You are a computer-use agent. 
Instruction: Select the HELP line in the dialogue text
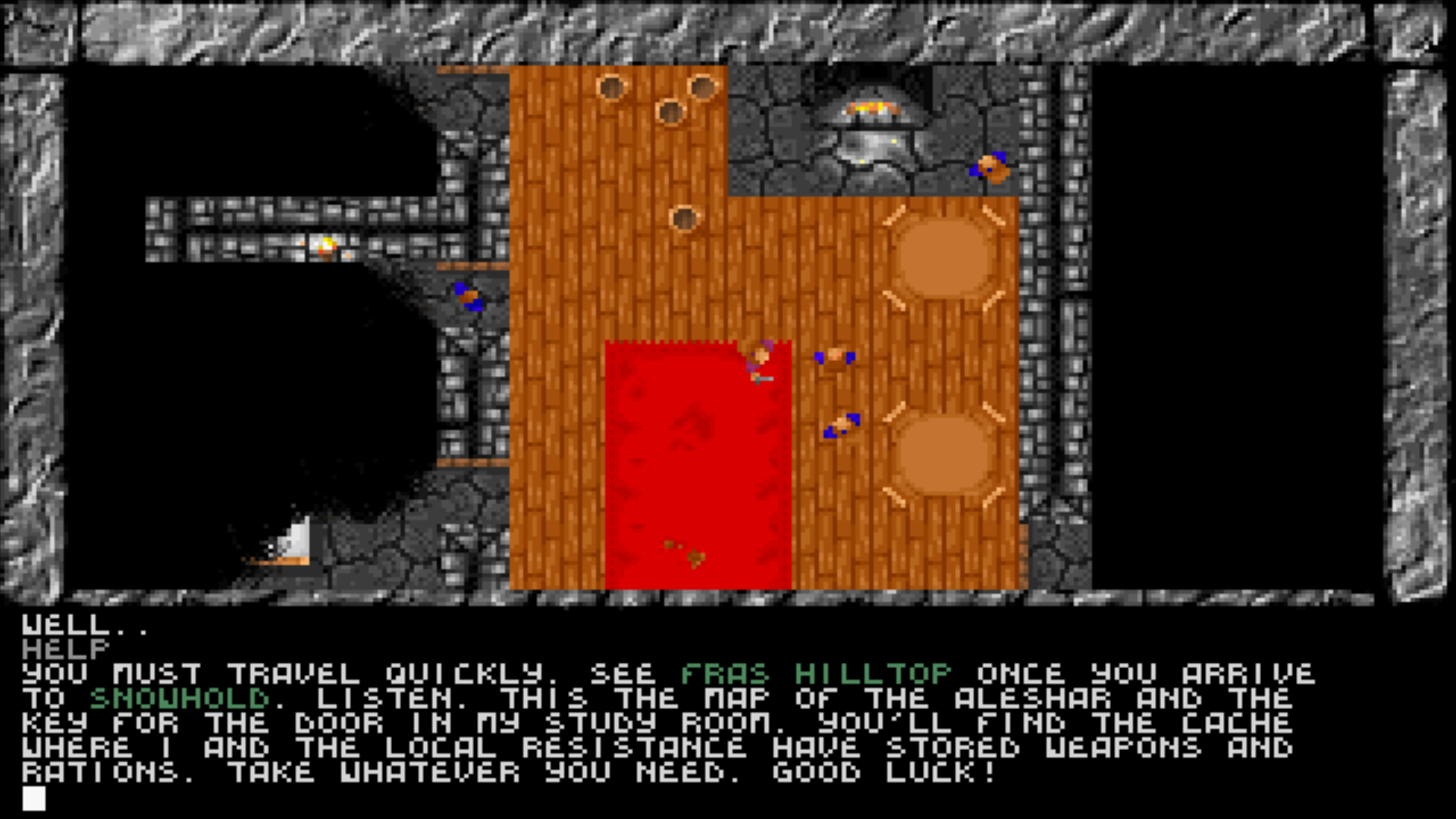click(64, 649)
